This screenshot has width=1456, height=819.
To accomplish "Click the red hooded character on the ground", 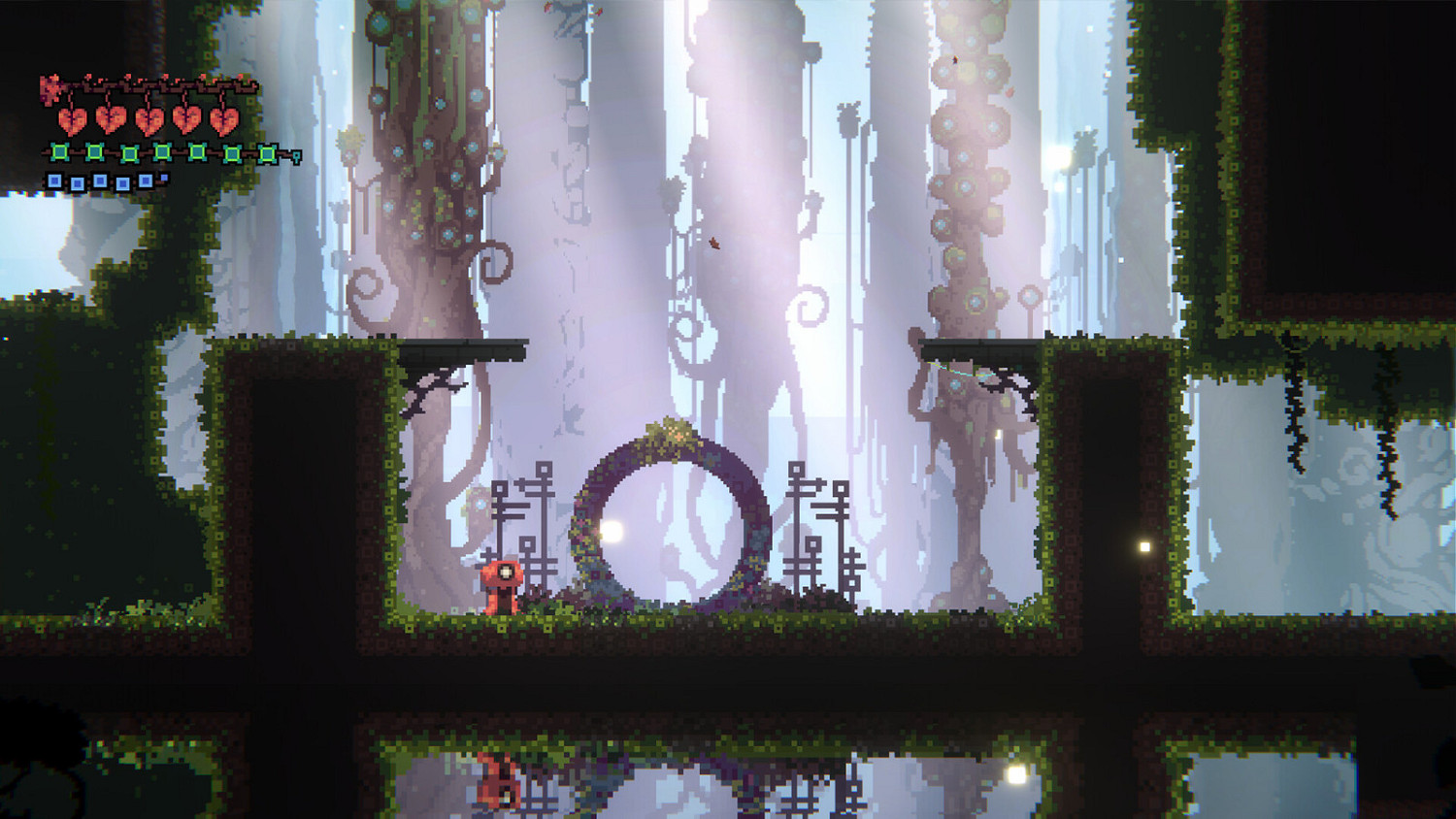I will click(x=504, y=585).
